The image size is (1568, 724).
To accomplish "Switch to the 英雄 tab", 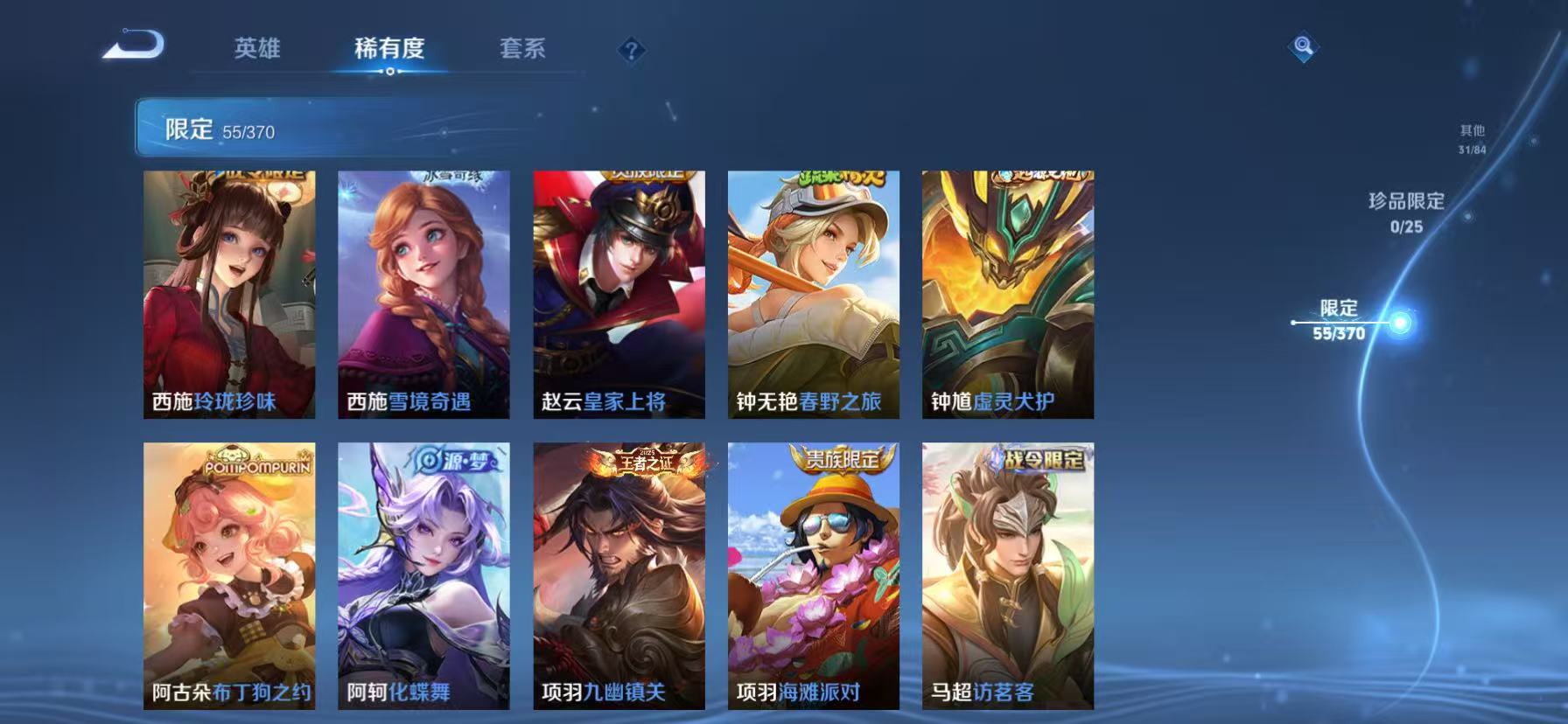I will (256, 50).
